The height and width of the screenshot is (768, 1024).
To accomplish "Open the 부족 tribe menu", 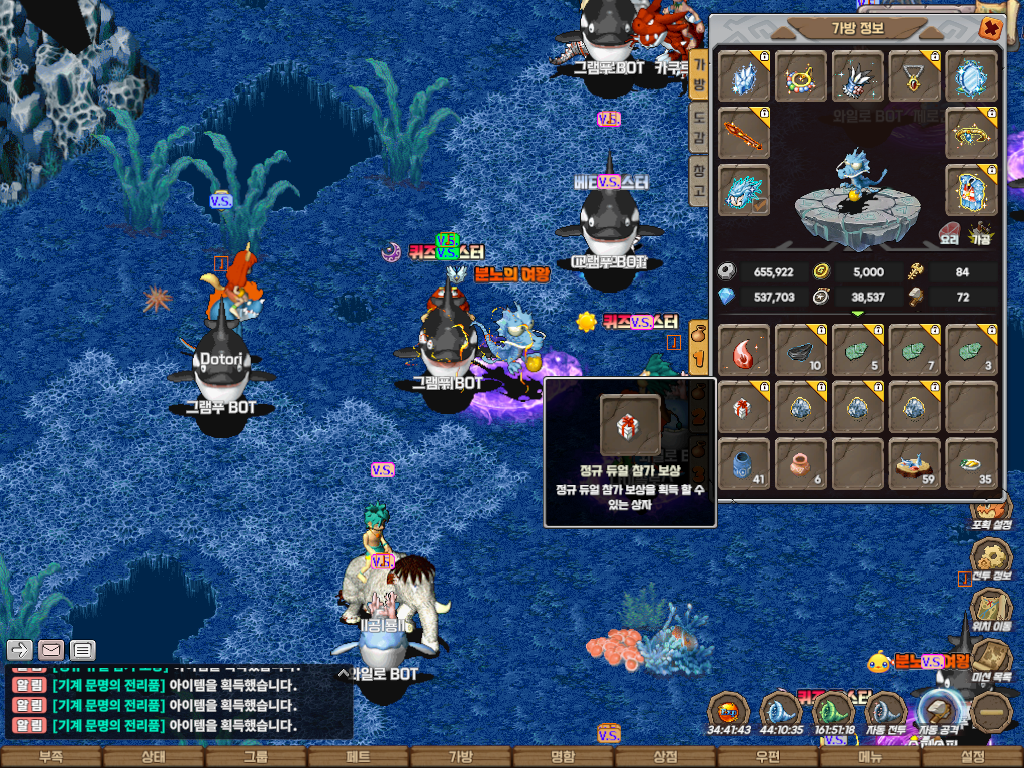I will coord(50,757).
